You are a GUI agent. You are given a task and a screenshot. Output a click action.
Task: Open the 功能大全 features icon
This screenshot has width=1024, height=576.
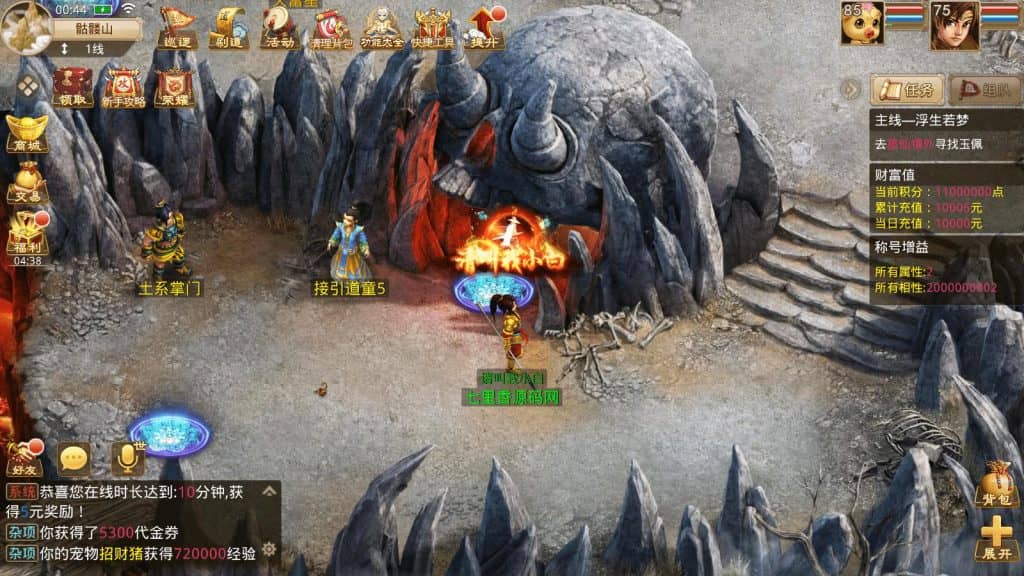[x=381, y=27]
